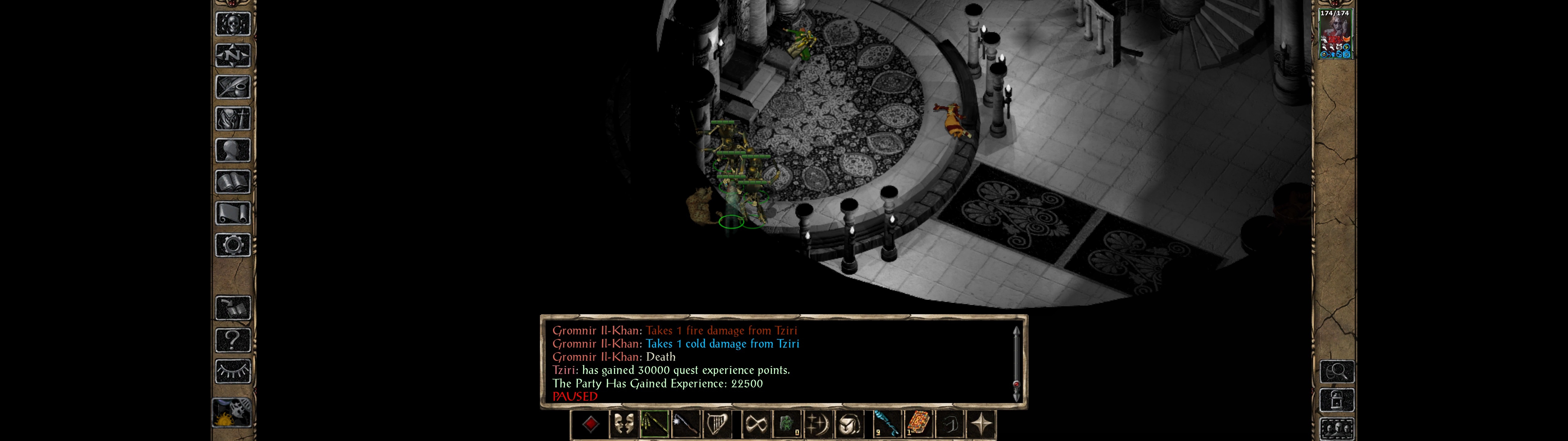The height and width of the screenshot is (441, 1568).
Task: Open the area map compass button
Action: [x=233, y=55]
